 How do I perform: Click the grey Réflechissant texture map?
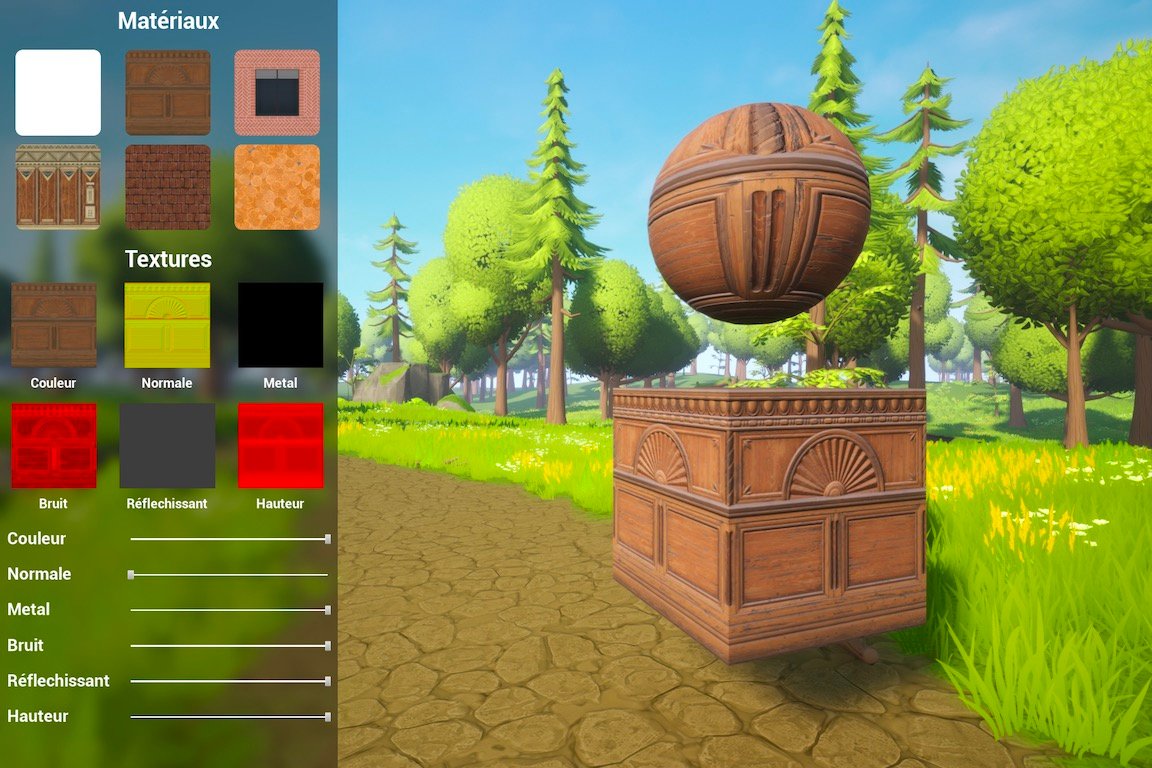click(x=167, y=445)
